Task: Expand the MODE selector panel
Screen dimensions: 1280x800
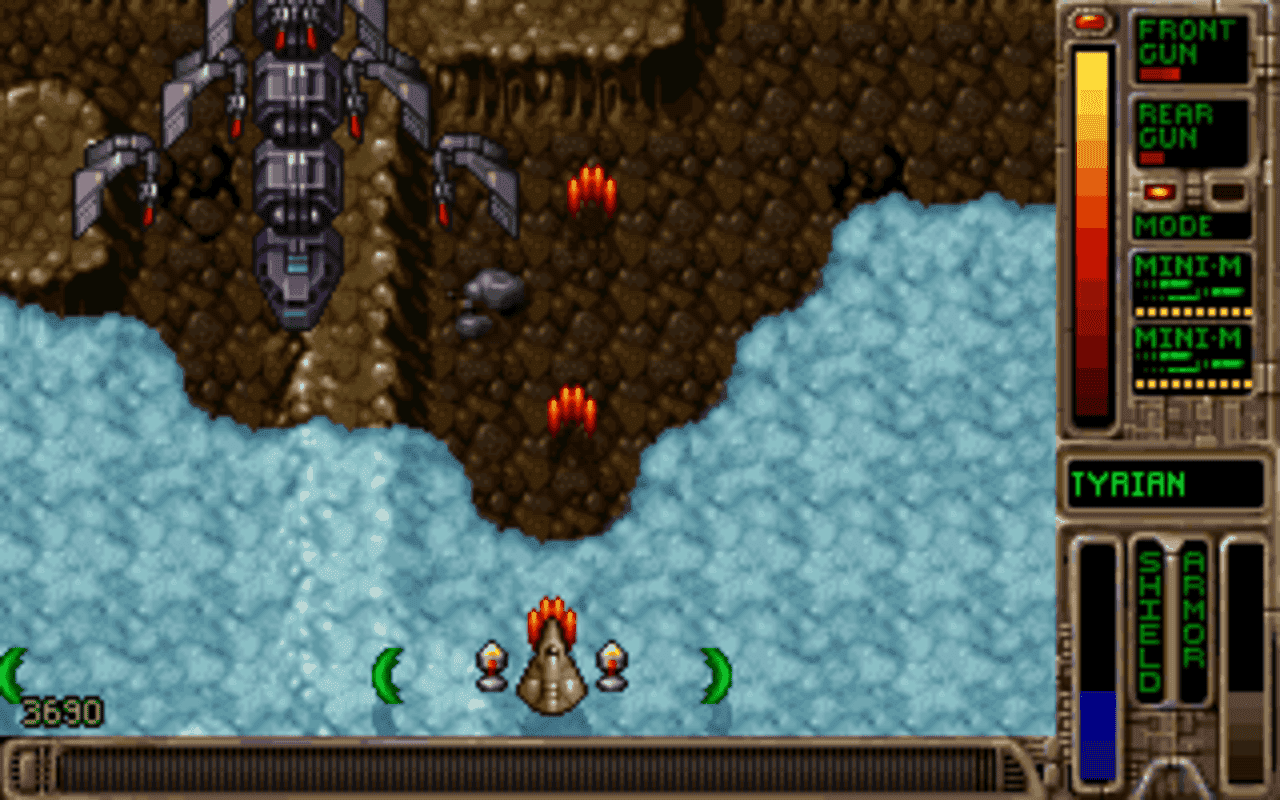Action: [1188, 226]
